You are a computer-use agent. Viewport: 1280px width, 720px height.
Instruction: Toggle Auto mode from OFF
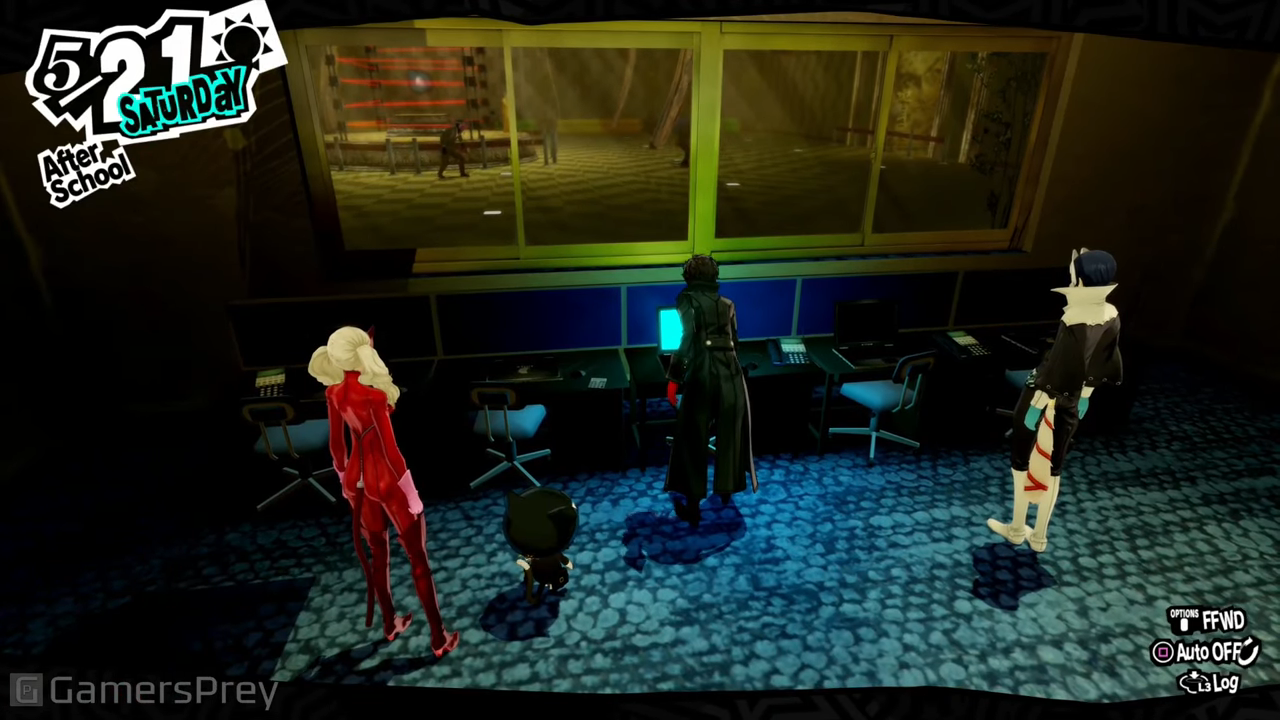[1163, 653]
